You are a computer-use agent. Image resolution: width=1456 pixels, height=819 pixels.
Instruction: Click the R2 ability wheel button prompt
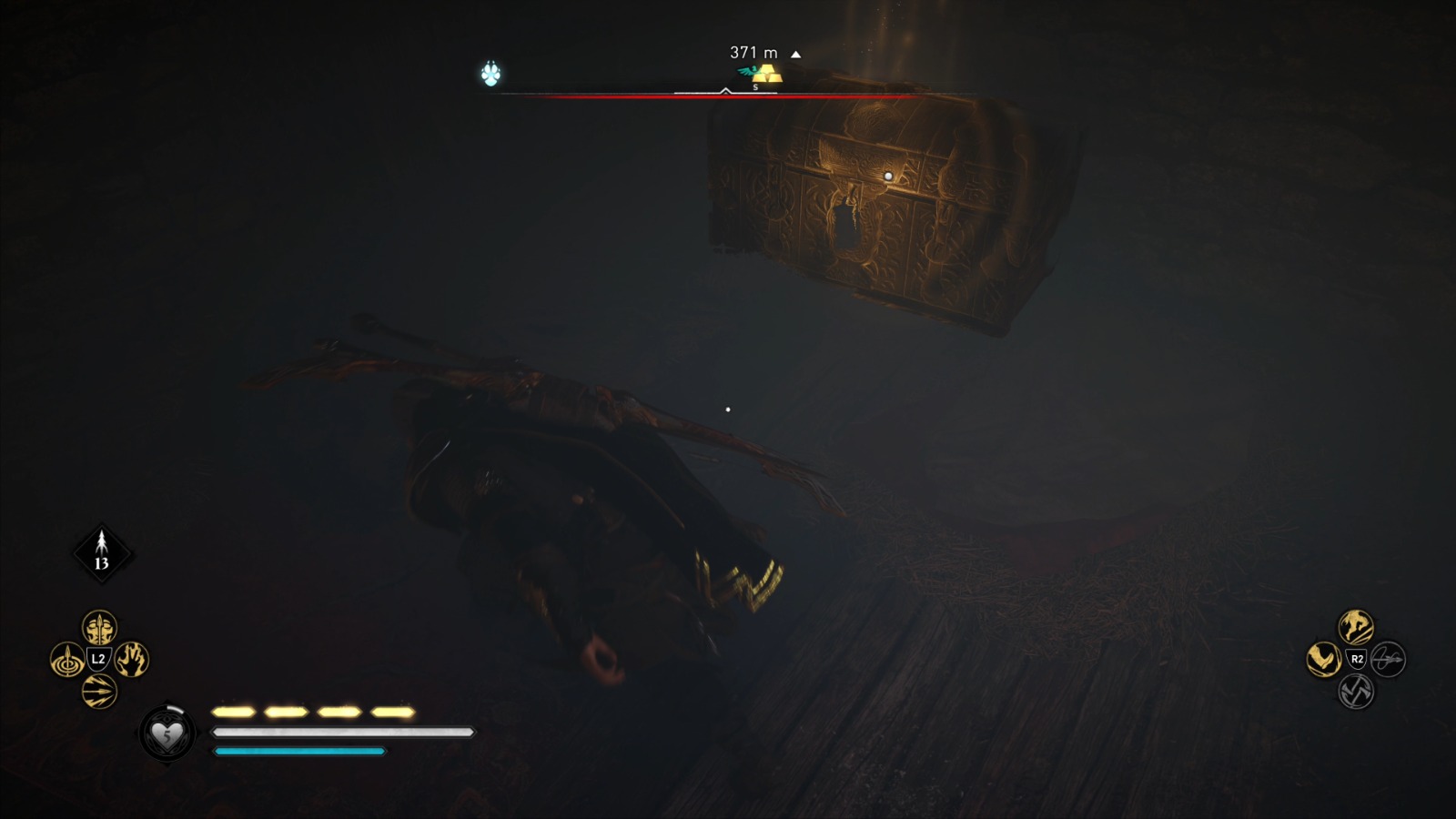(x=1357, y=659)
